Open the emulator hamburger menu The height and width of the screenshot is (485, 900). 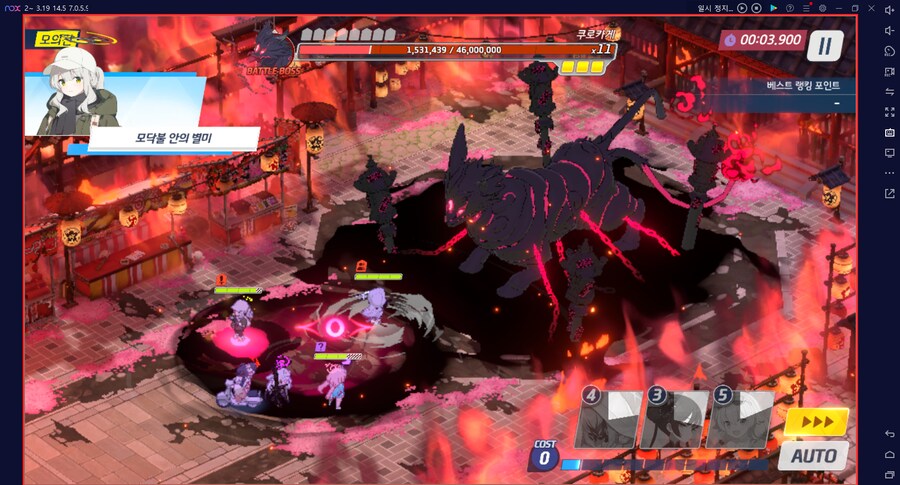tap(804, 8)
